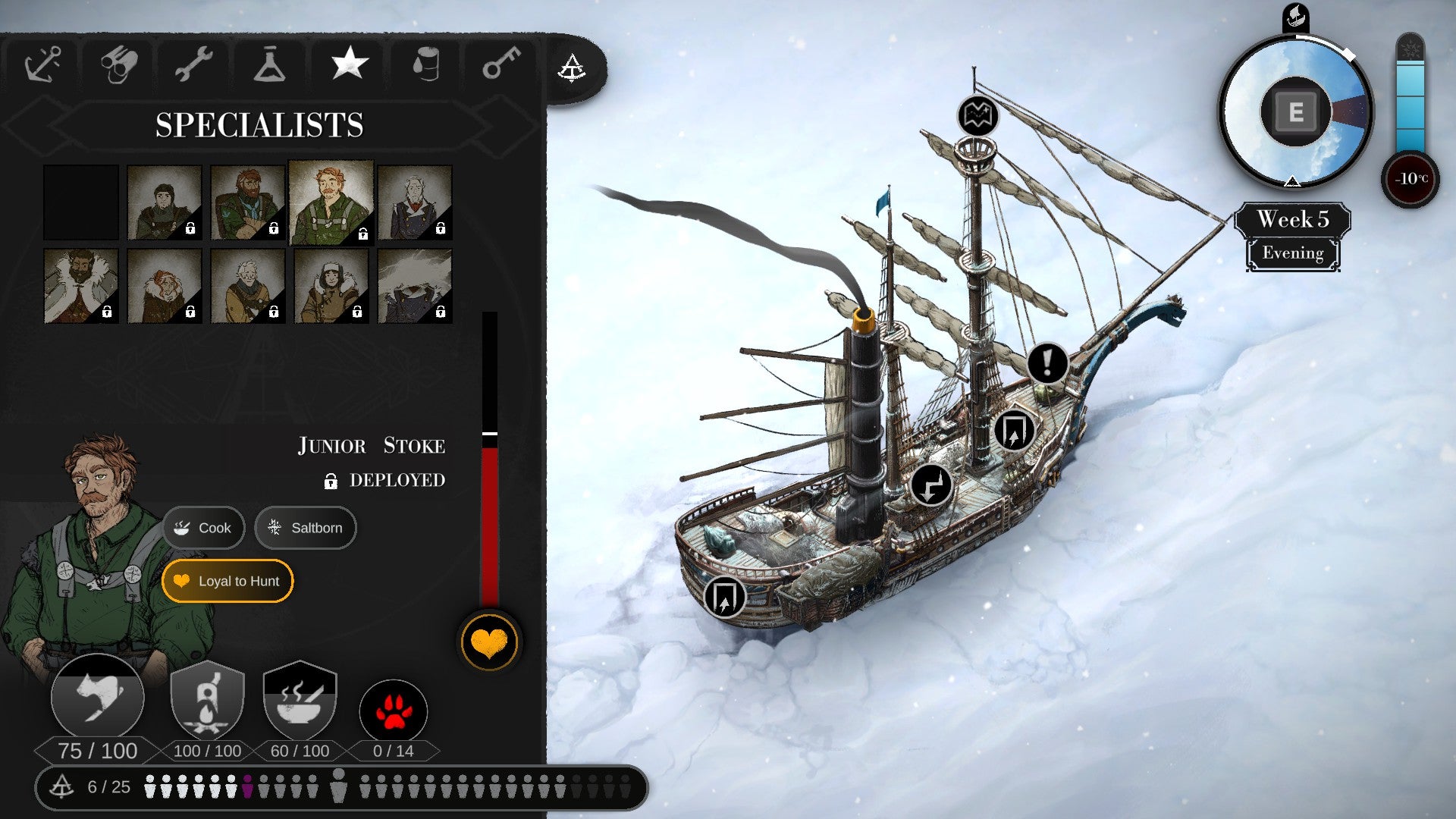Open the flask research tab
Screen dimensions: 1456x819
point(270,64)
